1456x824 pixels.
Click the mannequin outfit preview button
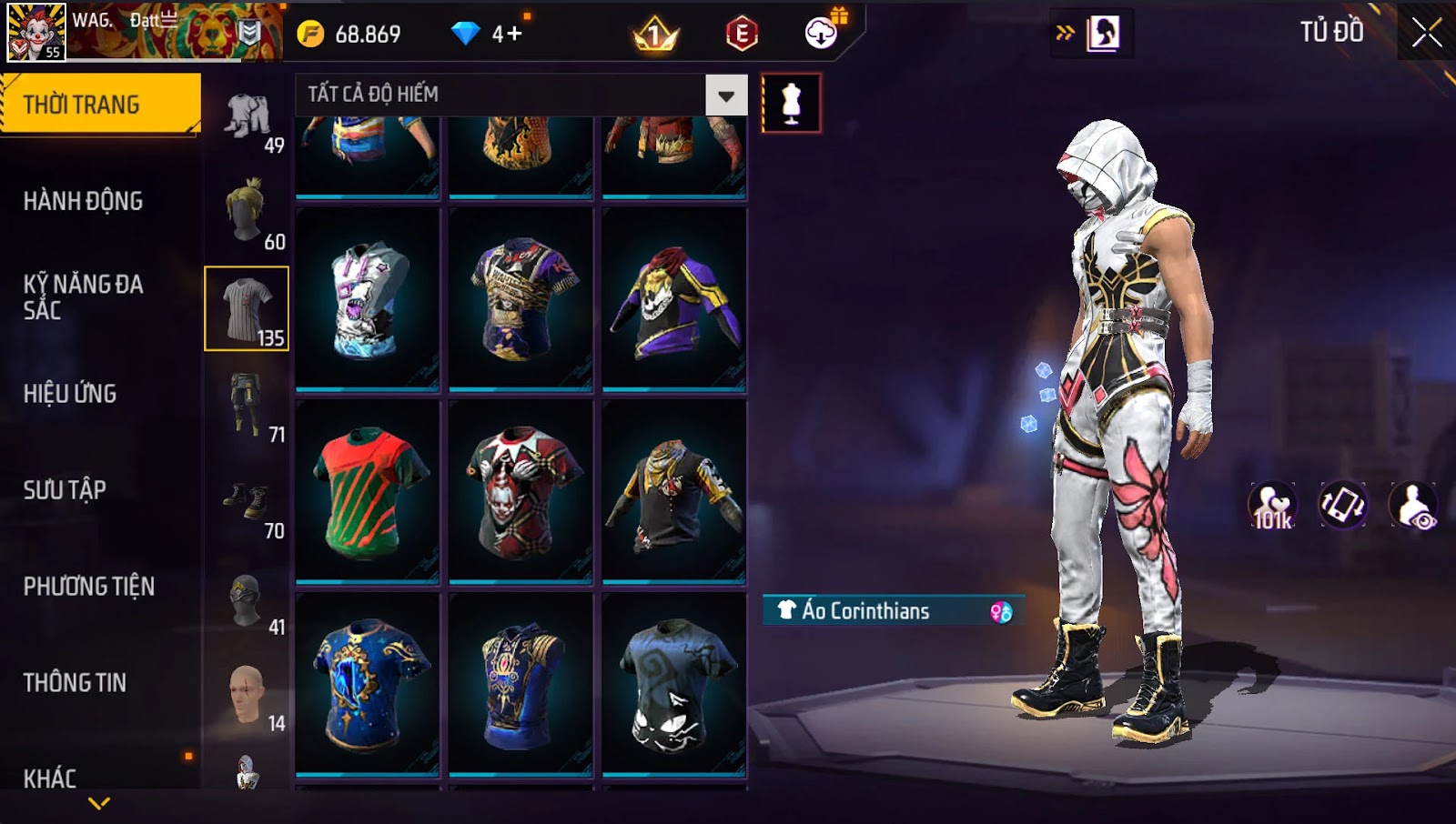791,104
